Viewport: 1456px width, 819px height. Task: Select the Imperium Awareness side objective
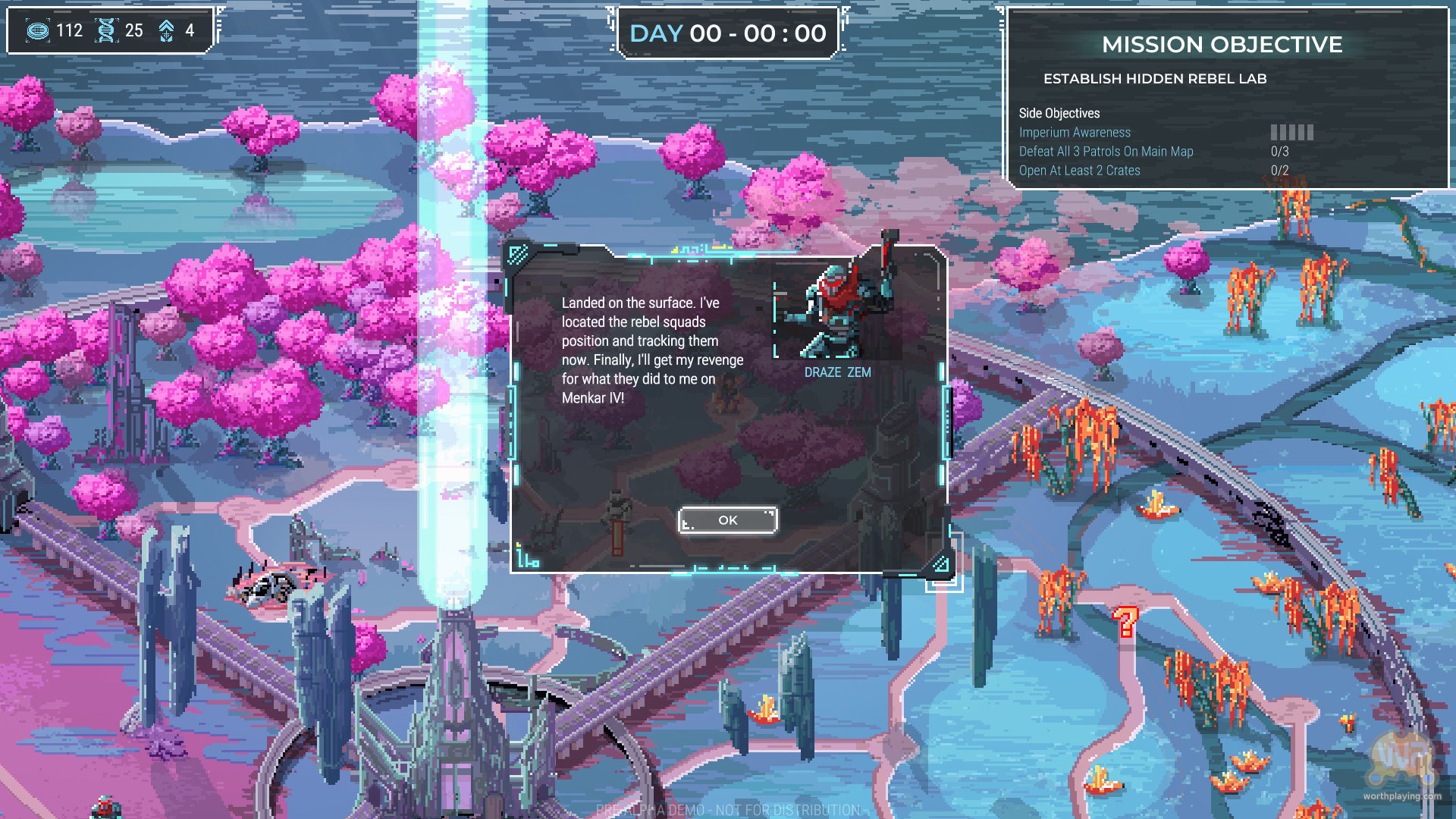pyautogui.click(x=1074, y=133)
